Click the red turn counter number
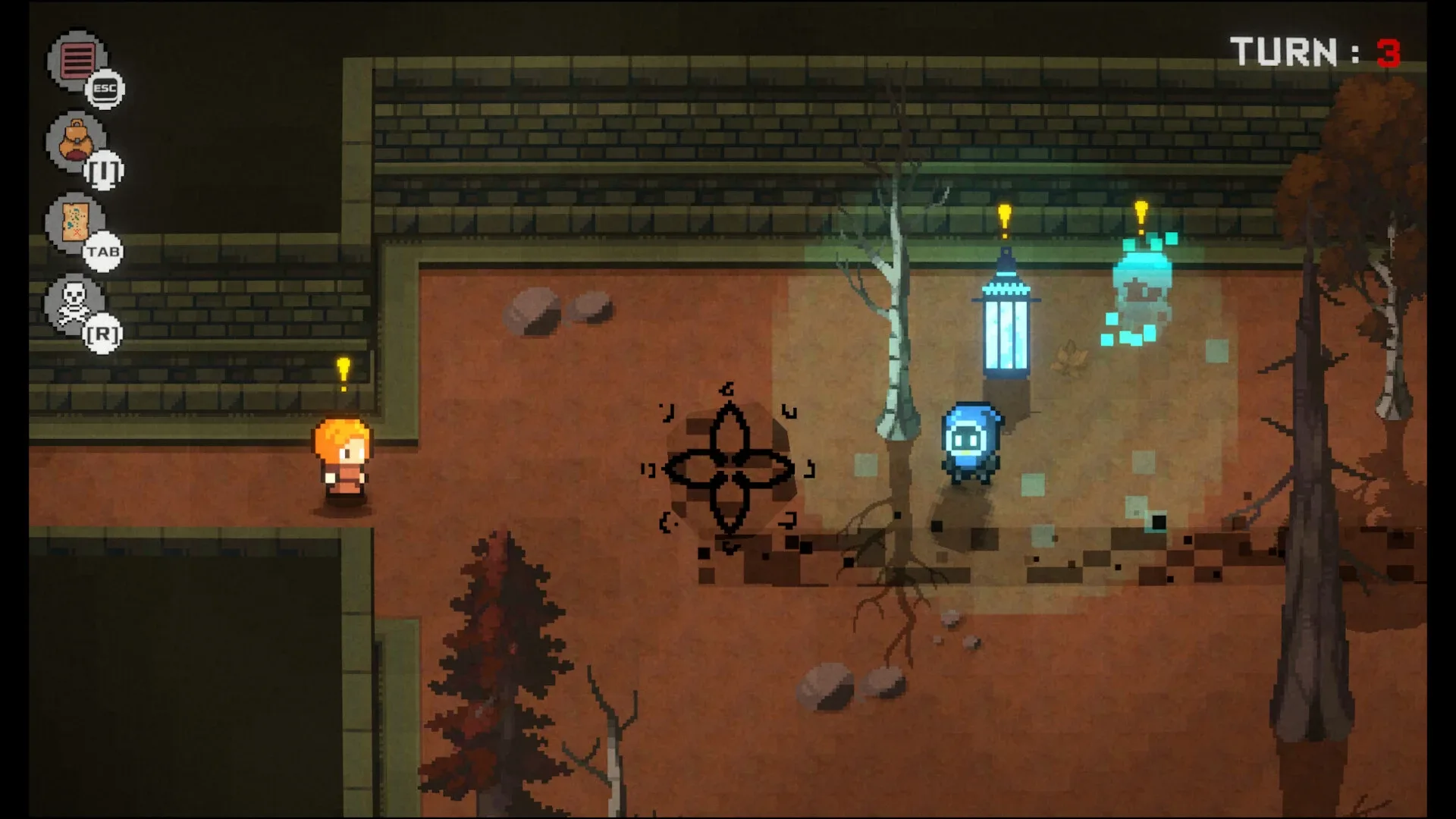Image resolution: width=1456 pixels, height=819 pixels. coord(1388,50)
